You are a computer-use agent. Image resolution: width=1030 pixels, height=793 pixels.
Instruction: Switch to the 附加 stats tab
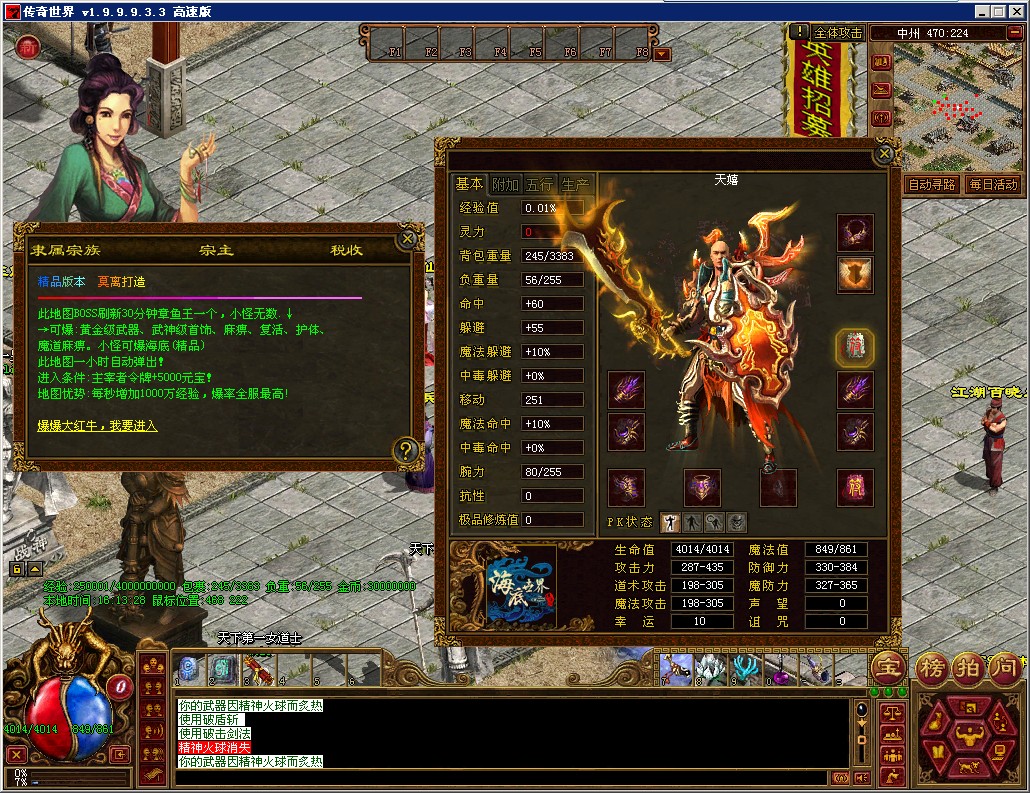pyautogui.click(x=505, y=184)
